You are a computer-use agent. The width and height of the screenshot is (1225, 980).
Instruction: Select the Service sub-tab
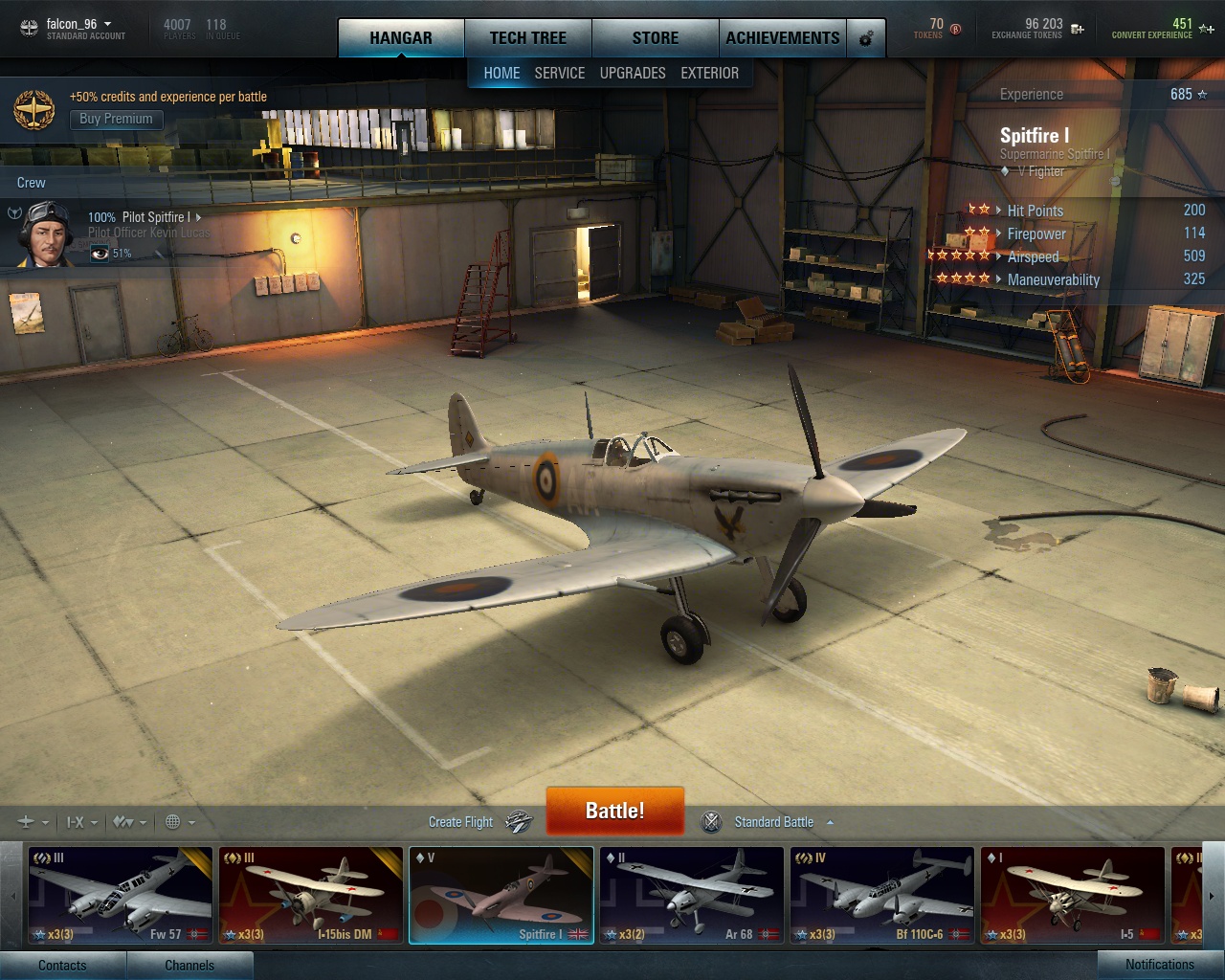[559, 73]
